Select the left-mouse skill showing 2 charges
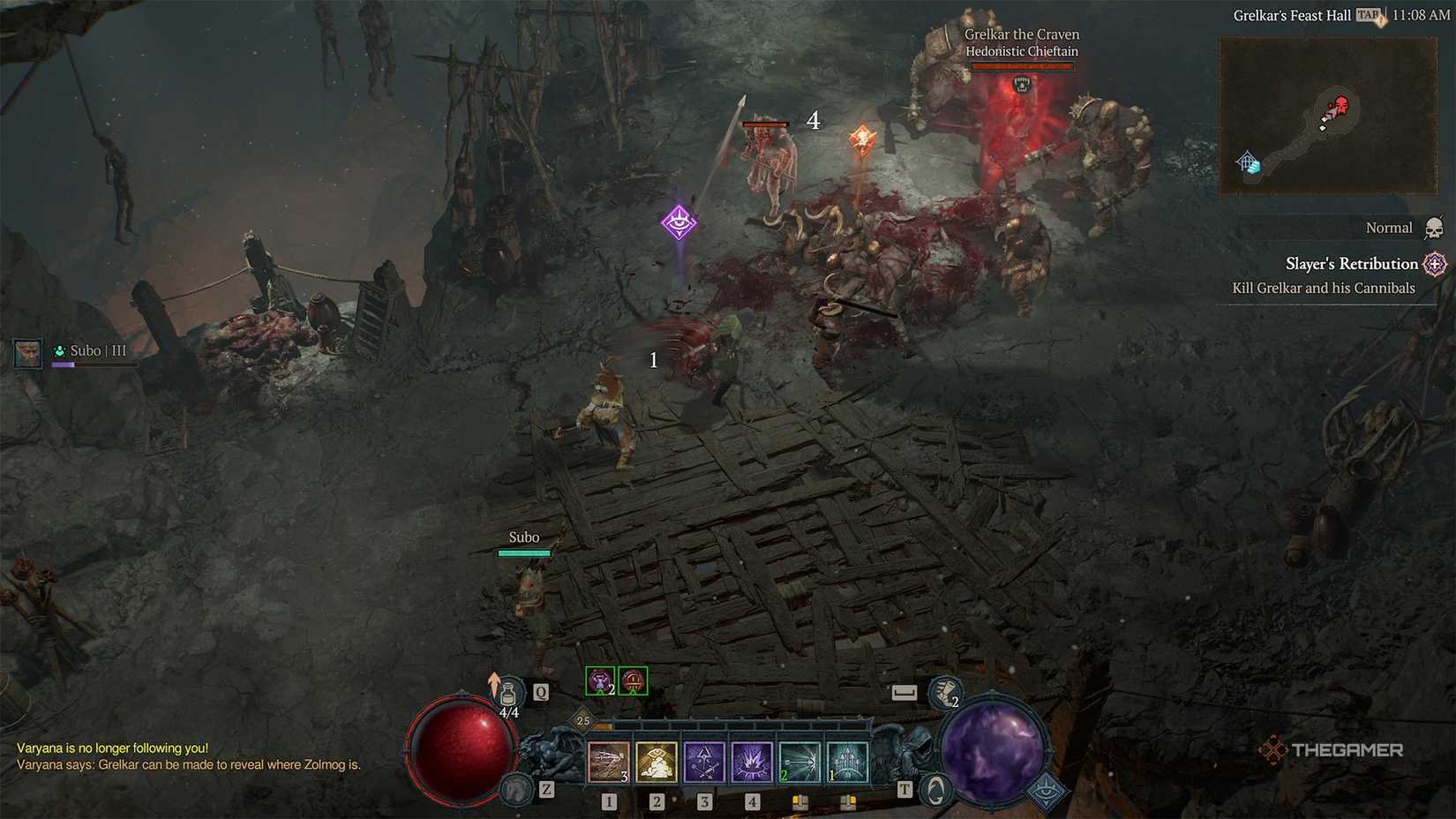Image resolution: width=1456 pixels, height=819 pixels. 801,762
